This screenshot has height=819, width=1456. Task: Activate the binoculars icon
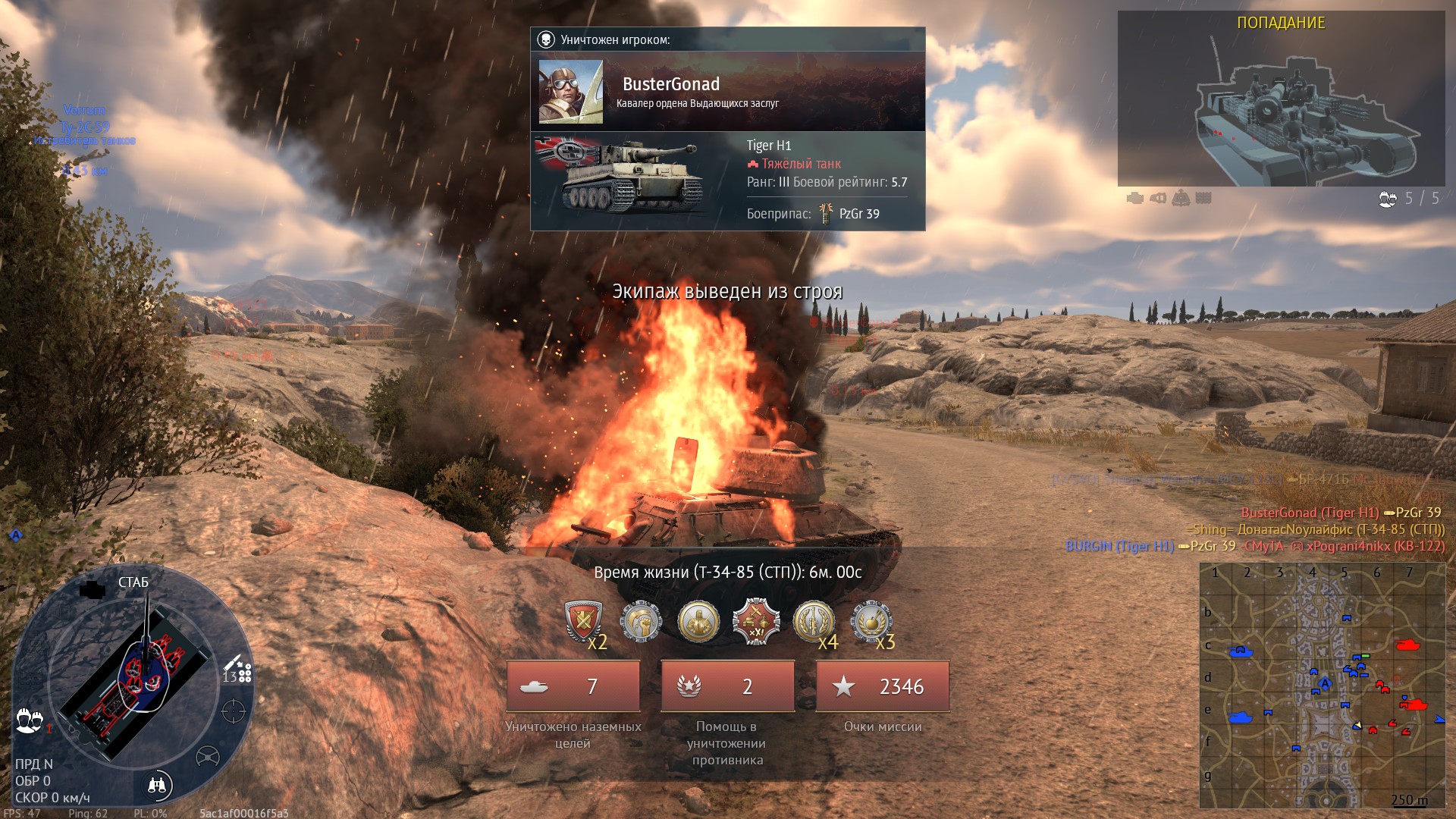[157, 785]
